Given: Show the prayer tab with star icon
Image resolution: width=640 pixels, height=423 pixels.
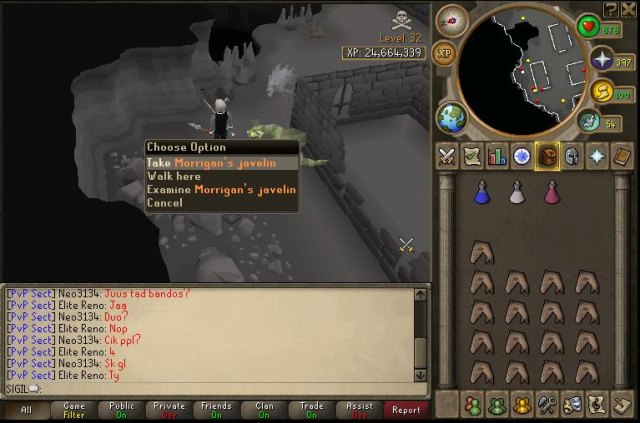Looking at the screenshot, I should [x=597, y=156].
